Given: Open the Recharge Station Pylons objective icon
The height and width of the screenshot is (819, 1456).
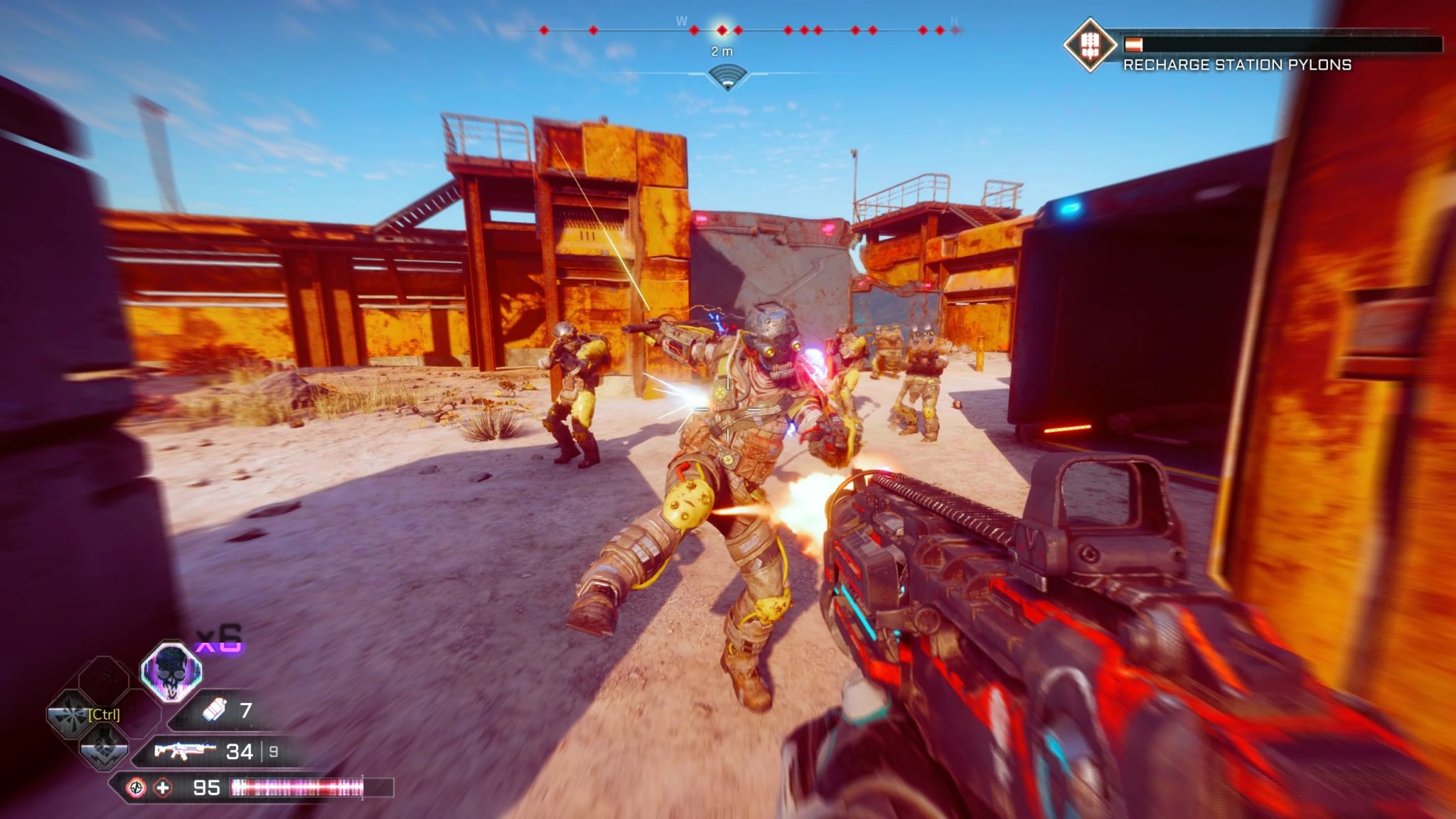Looking at the screenshot, I should 1088,45.
